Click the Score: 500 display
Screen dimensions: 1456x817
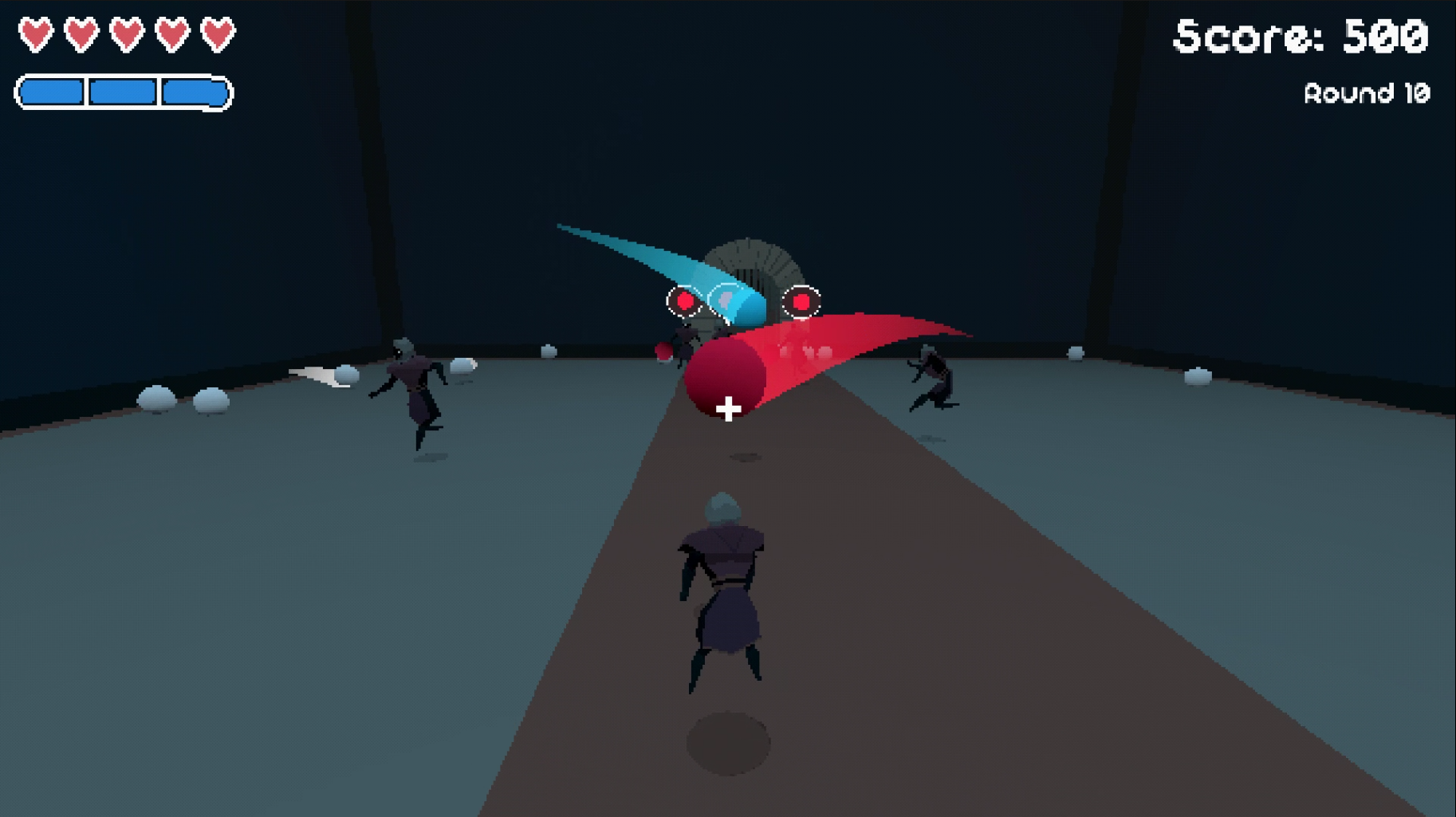click(x=1300, y=37)
